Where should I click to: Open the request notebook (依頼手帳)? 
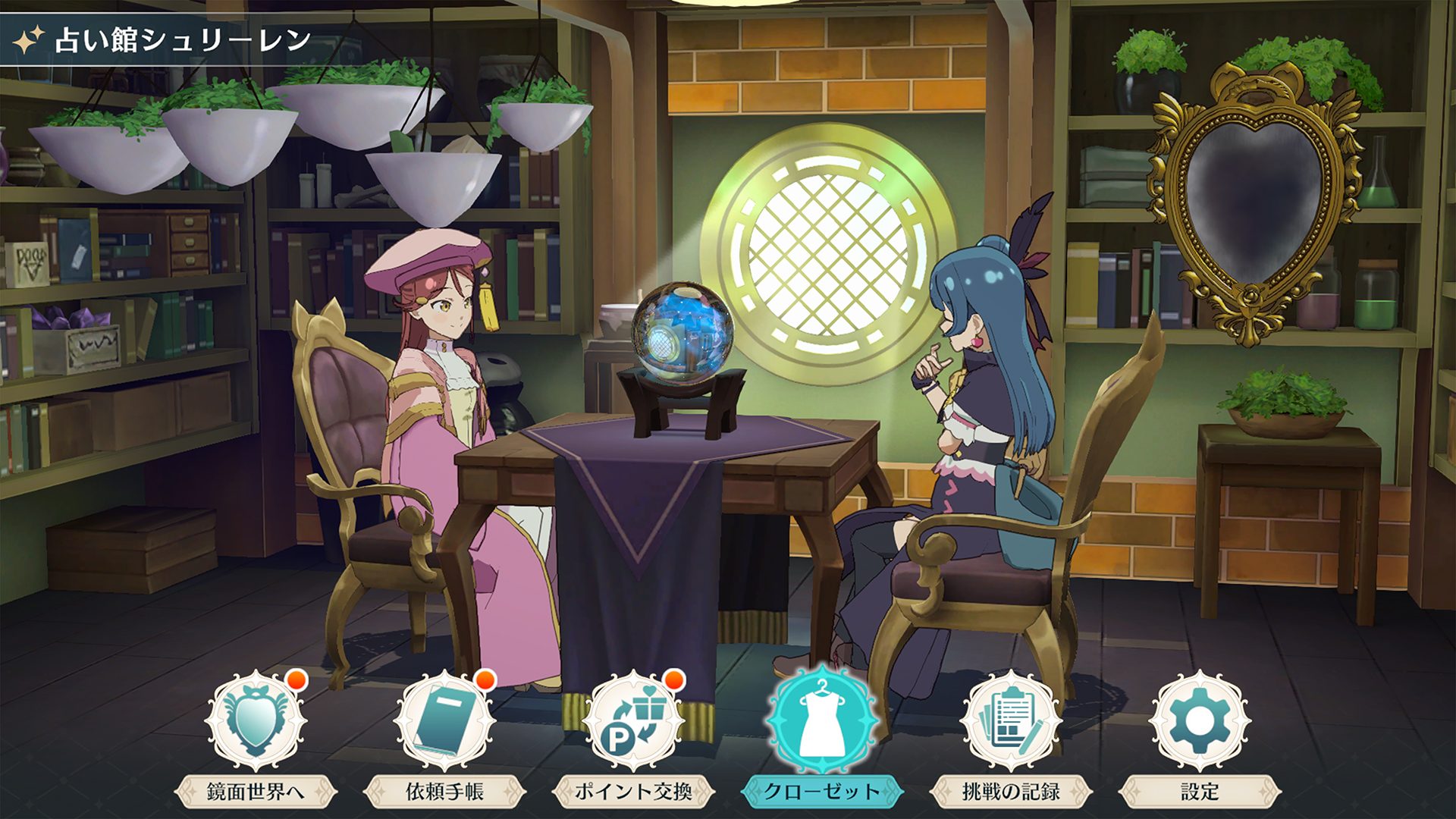tap(444, 723)
